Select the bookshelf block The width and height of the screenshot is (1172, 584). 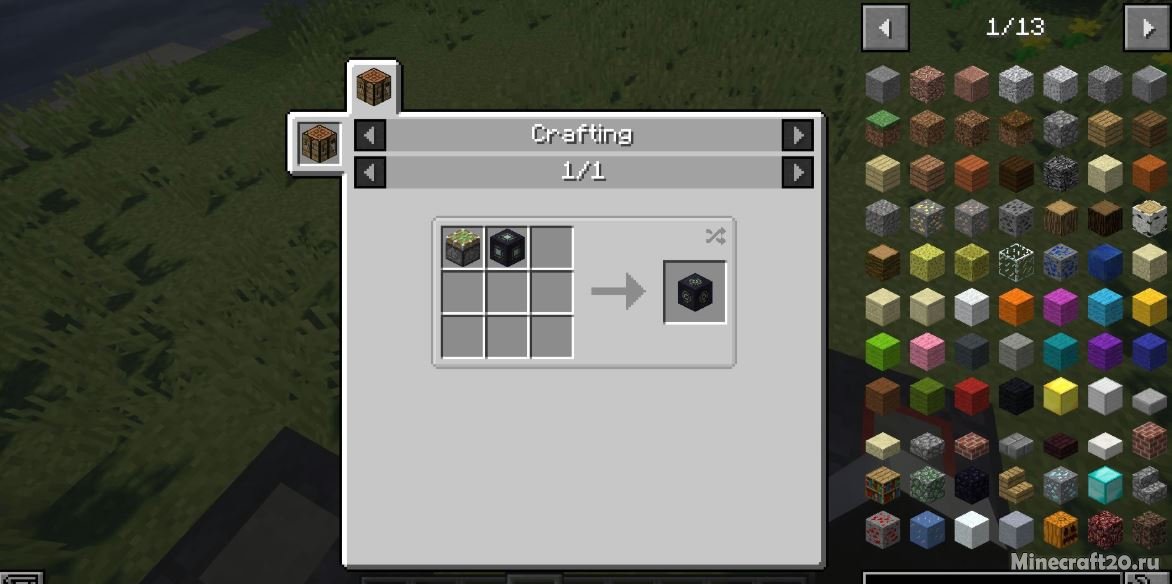883,484
